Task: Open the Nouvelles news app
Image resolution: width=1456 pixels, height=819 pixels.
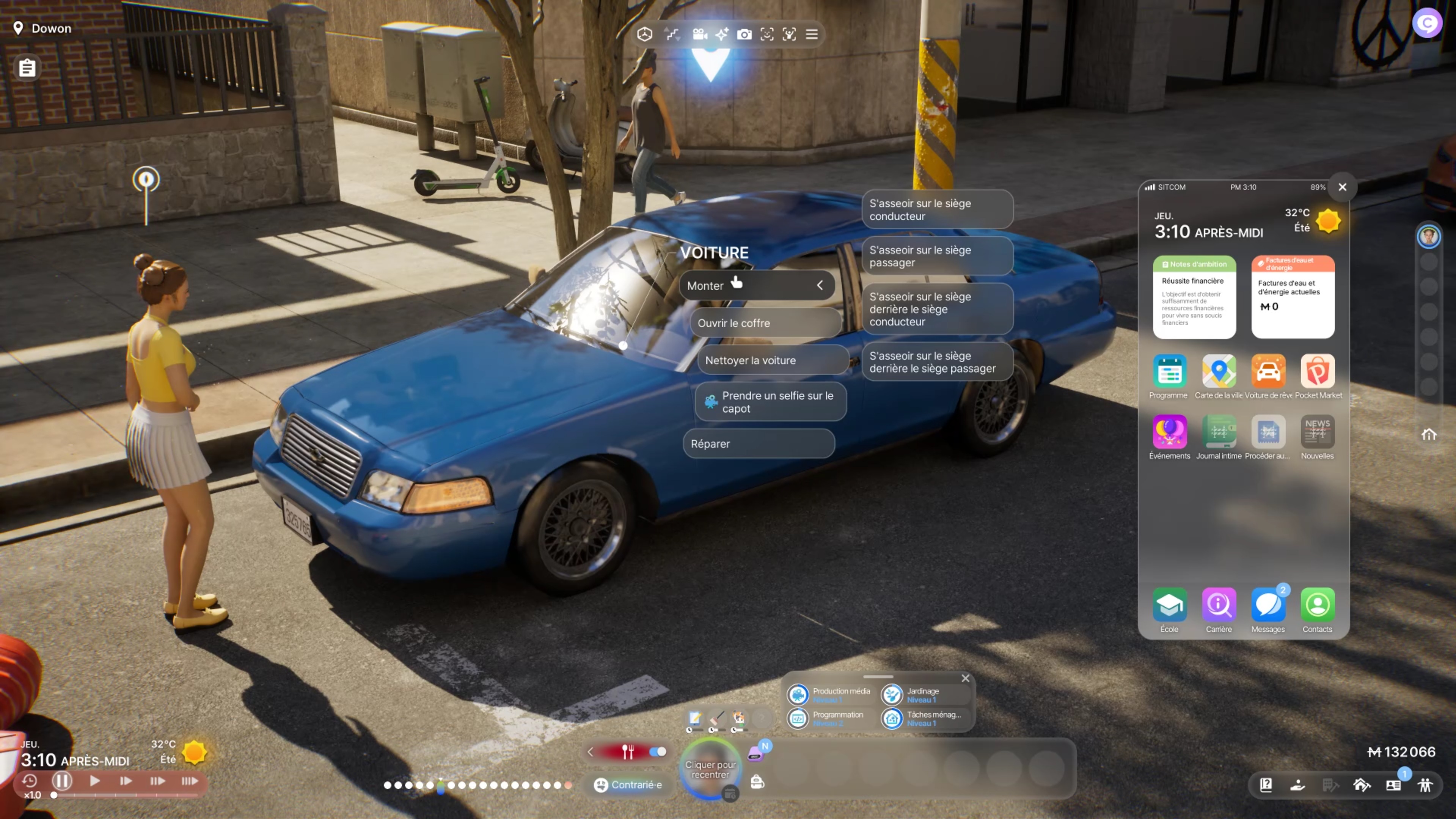Action: pos(1317,432)
